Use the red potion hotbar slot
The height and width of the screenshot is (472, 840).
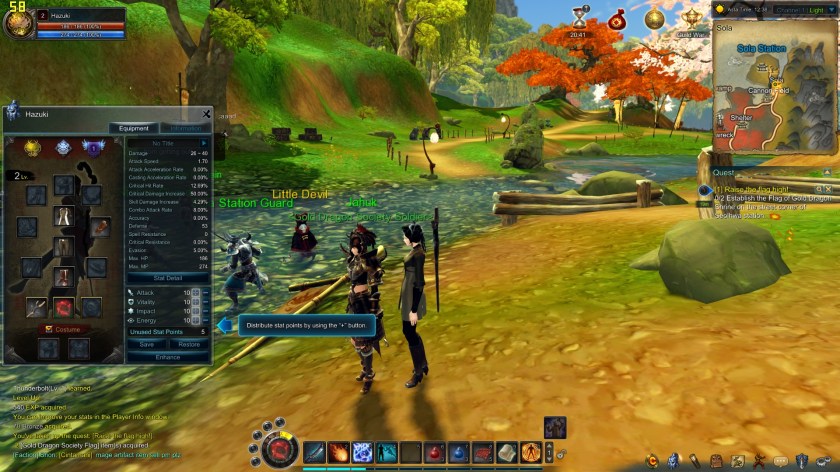[x=435, y=452]
